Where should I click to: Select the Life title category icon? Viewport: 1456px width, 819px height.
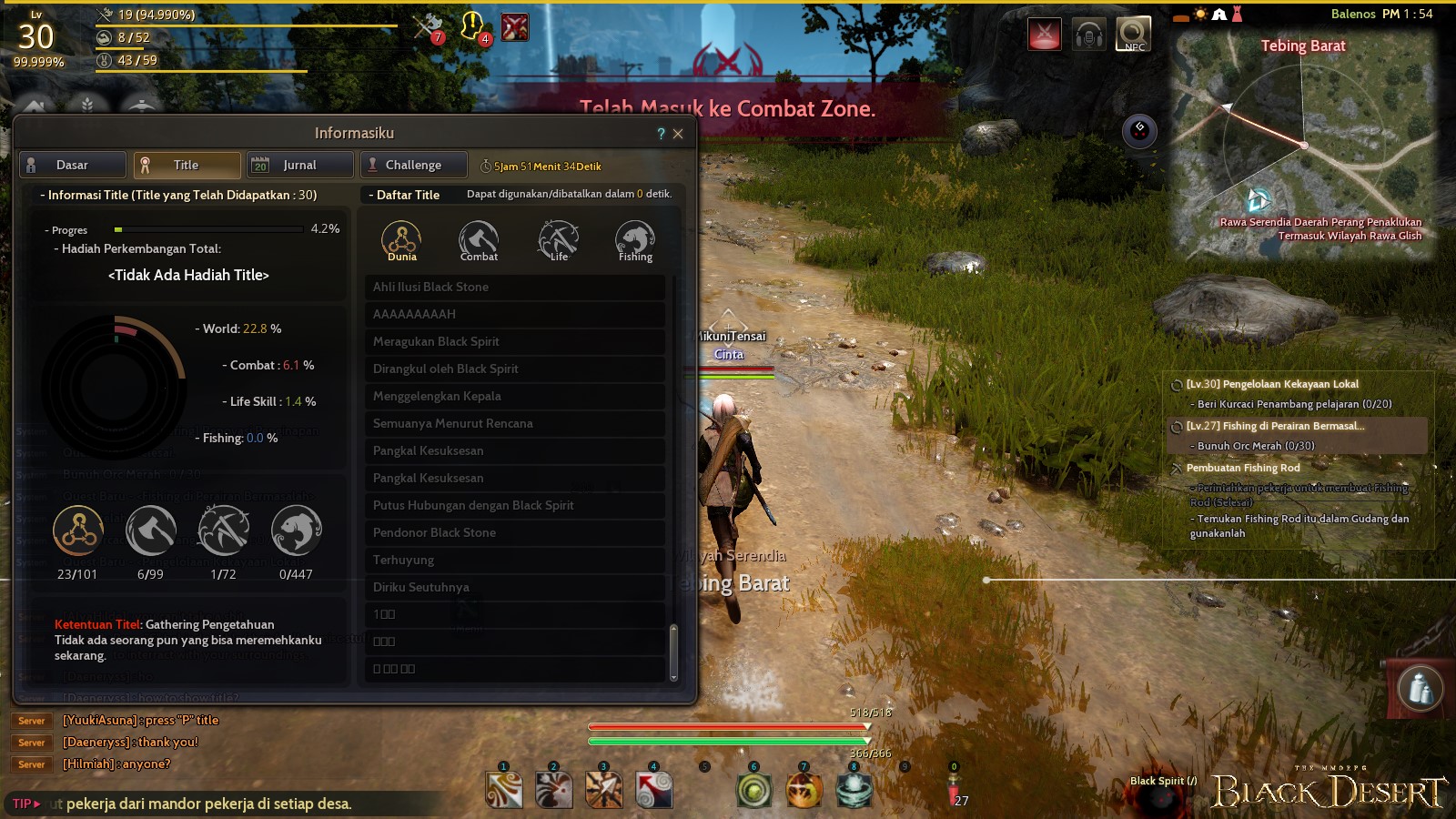click(x=556, y=237)
